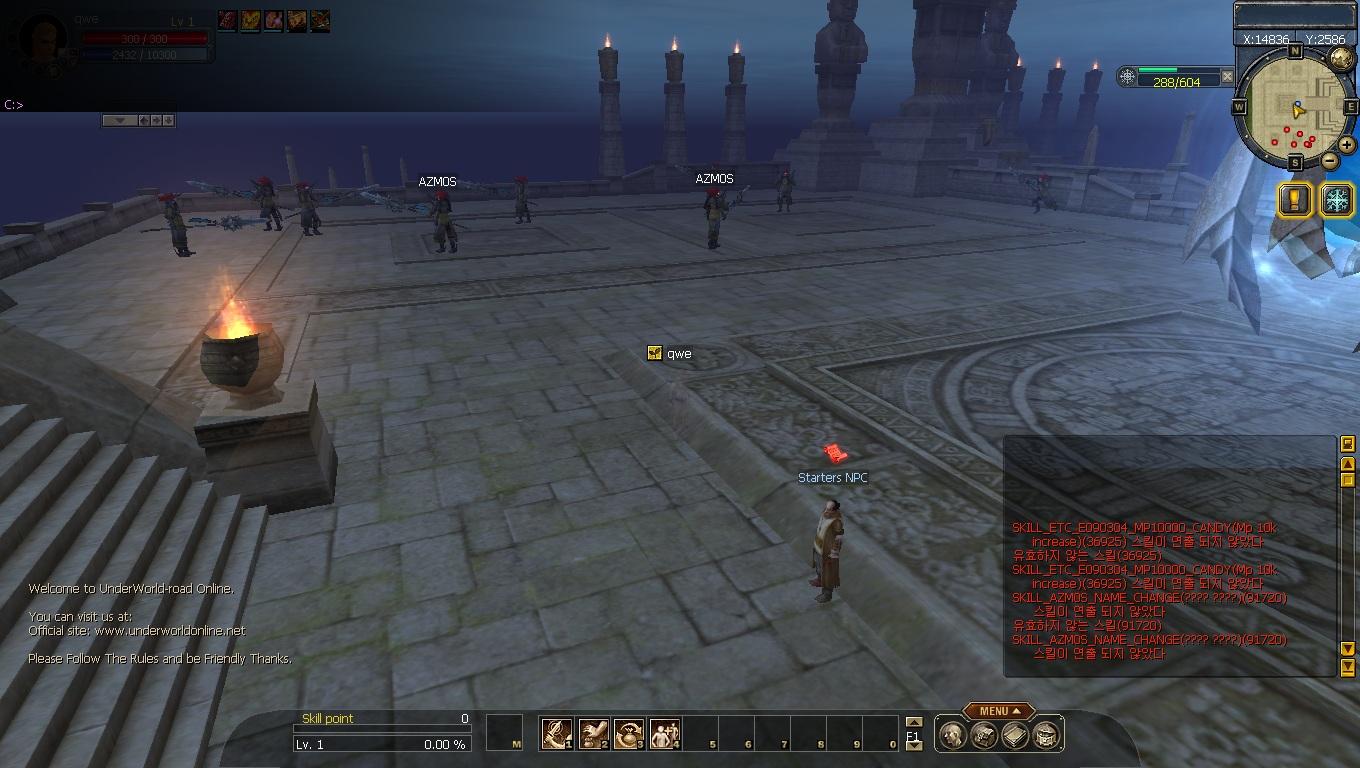
Task: Open the treasure chest menu icon
Action: click(x=984, y=736)
